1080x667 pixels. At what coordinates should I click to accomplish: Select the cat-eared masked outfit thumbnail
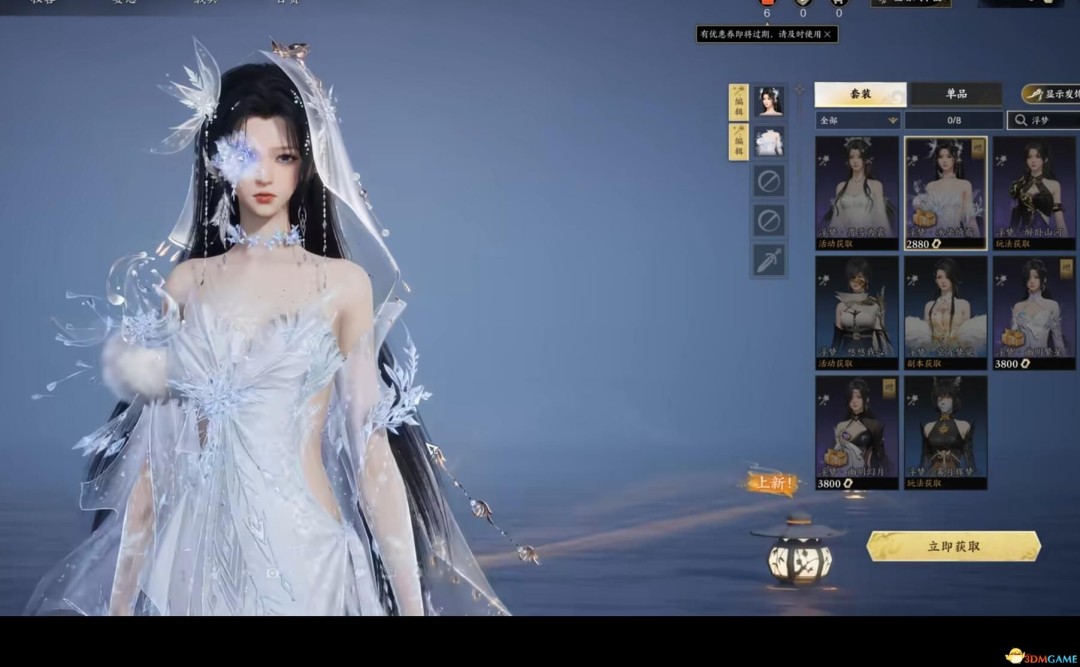(x=945, y=432)
